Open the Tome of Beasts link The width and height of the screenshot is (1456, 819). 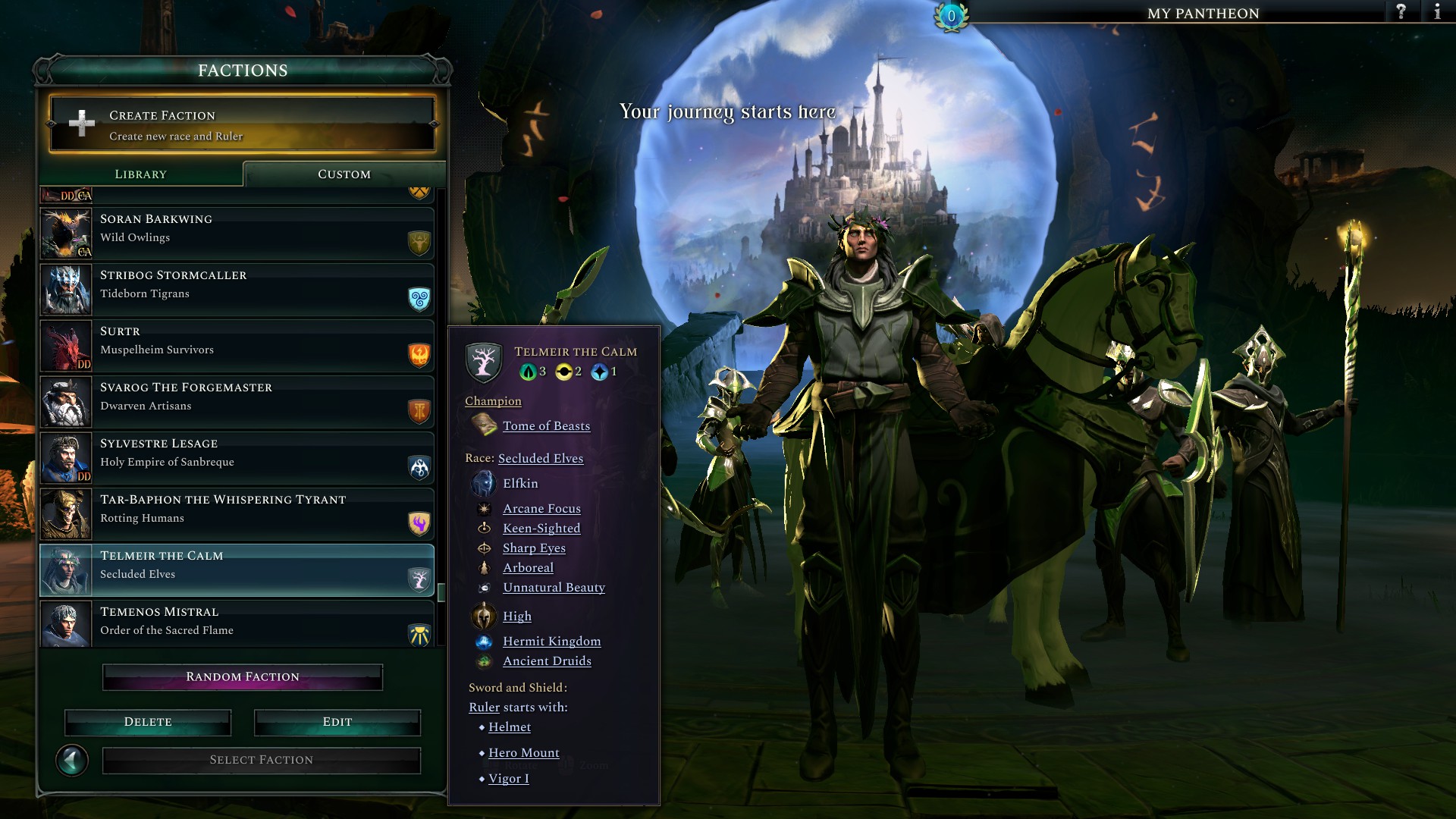(x=546, y=426)
